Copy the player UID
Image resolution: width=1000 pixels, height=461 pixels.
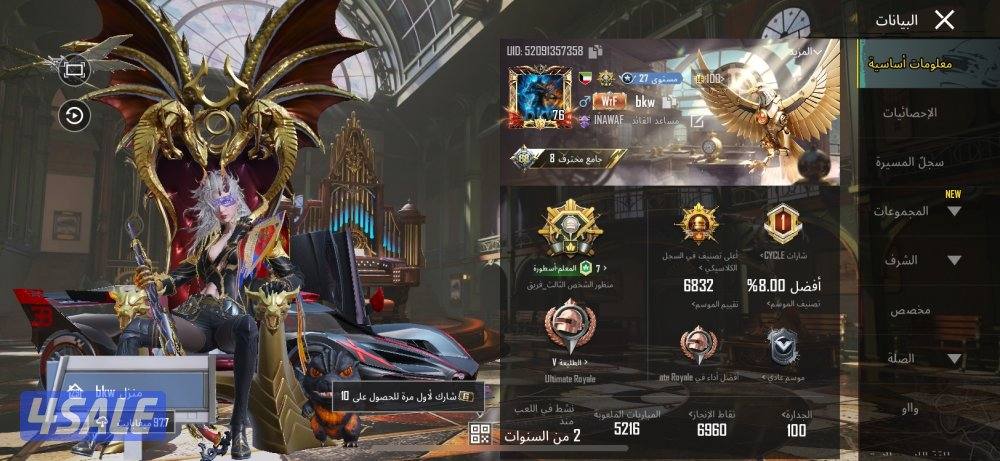(596, 51)
